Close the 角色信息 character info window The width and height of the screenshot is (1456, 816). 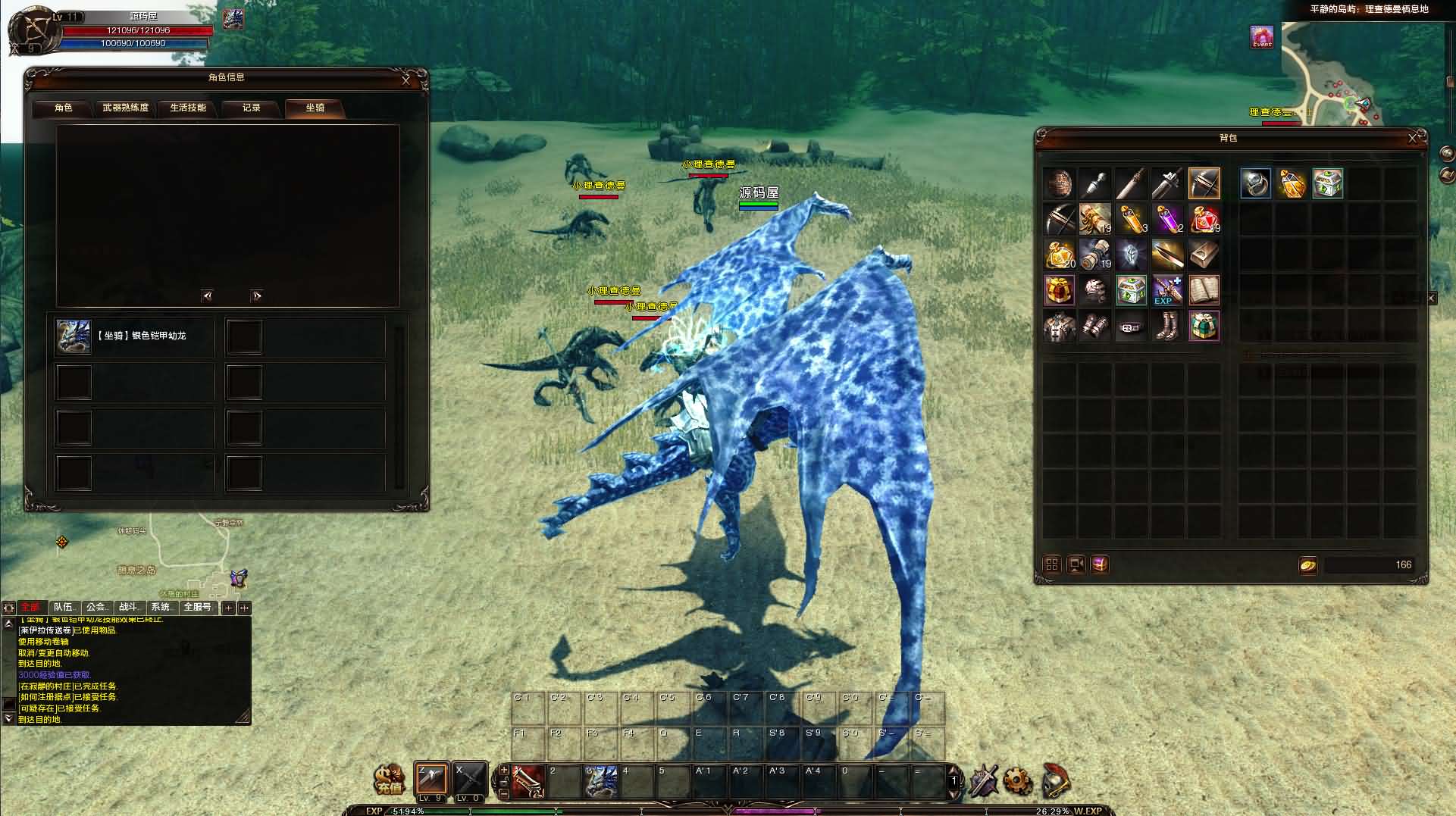point(405,80)
